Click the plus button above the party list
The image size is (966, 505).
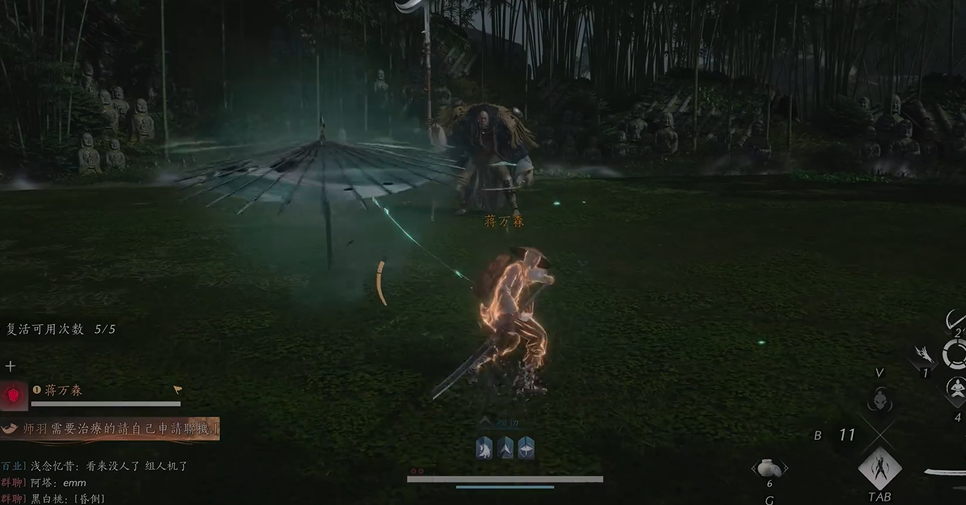coord(10,367)
